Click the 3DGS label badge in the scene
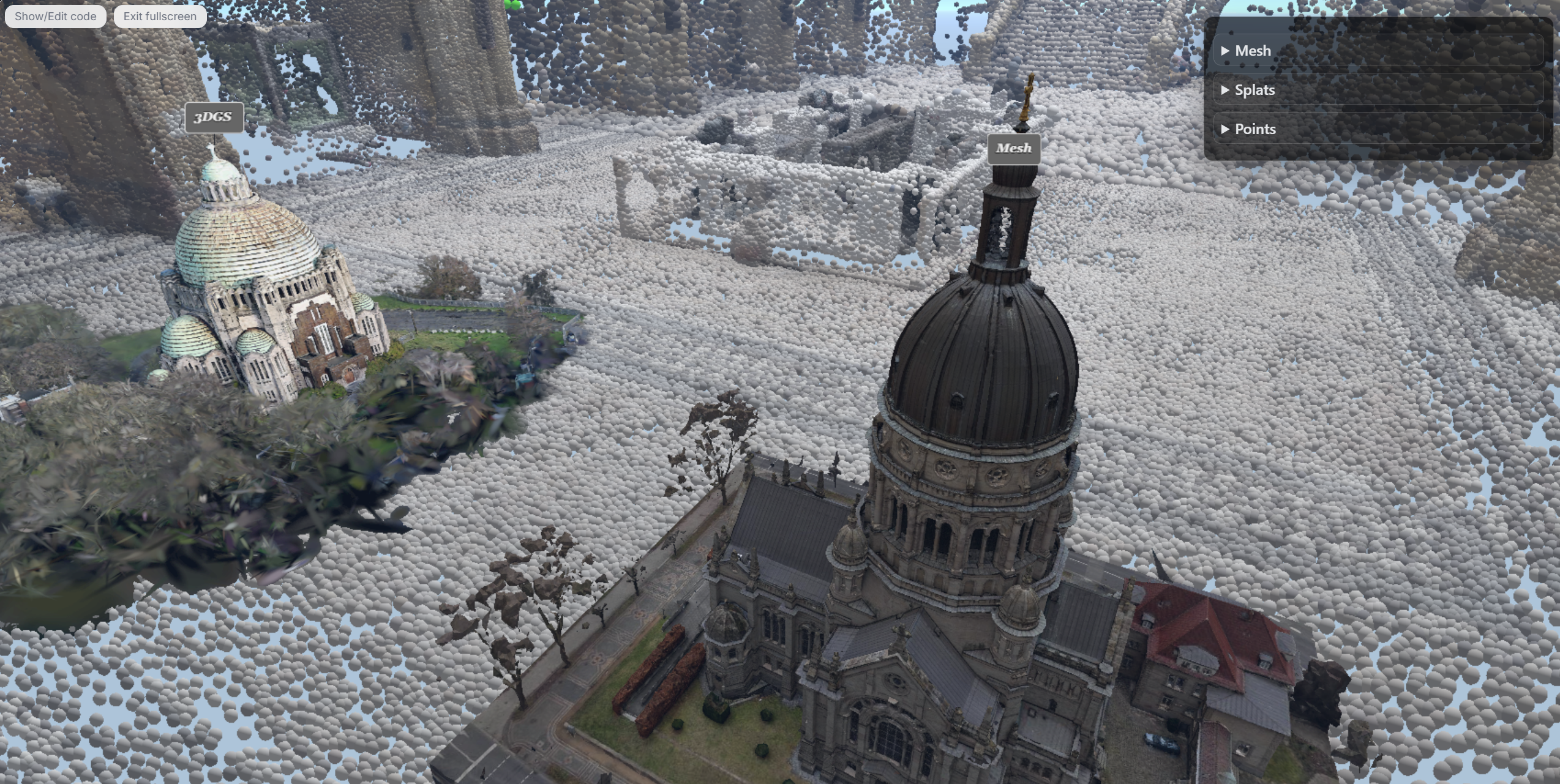 coord(213,117)
